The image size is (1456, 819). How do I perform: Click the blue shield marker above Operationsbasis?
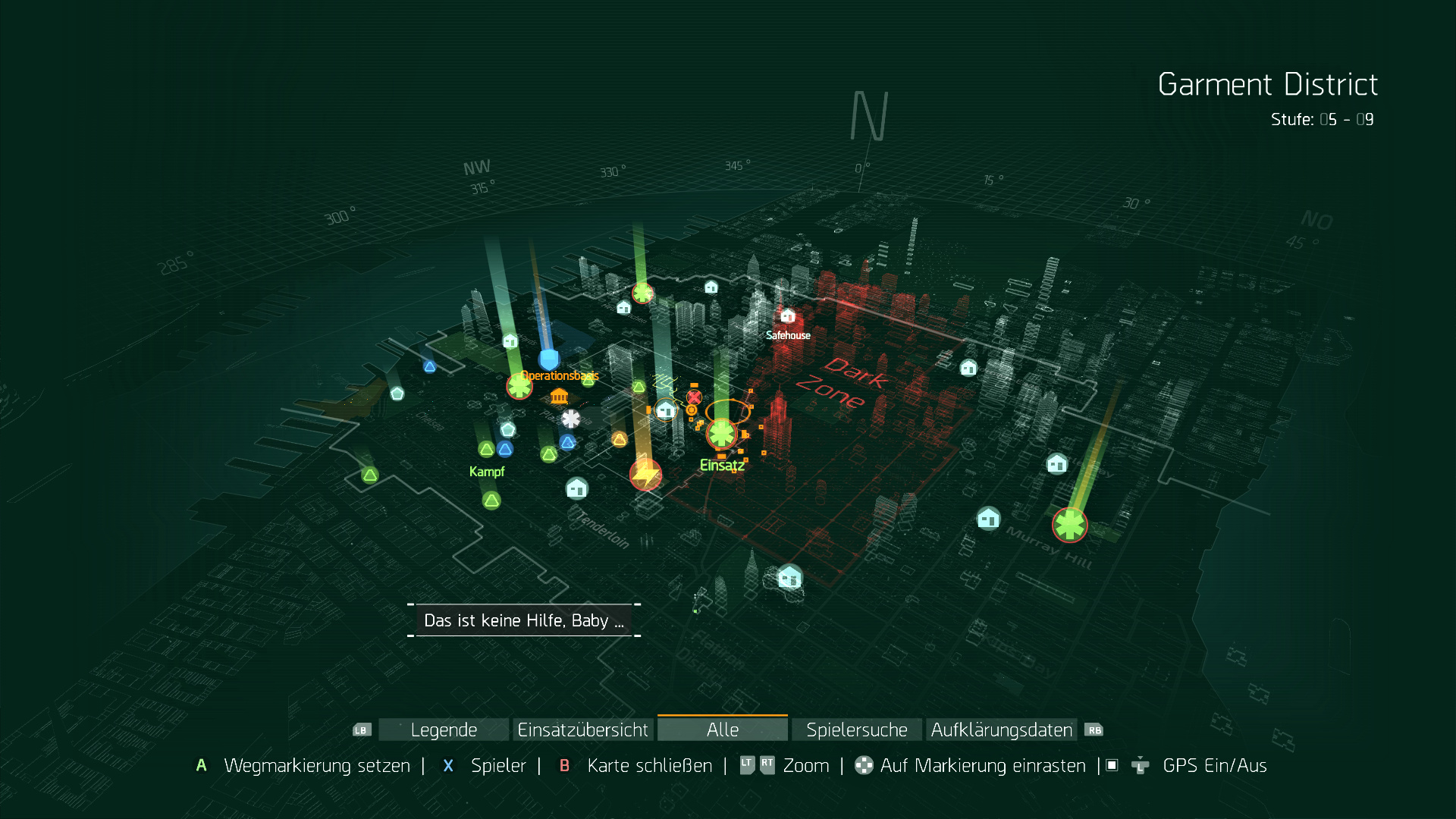click(548, 359)
